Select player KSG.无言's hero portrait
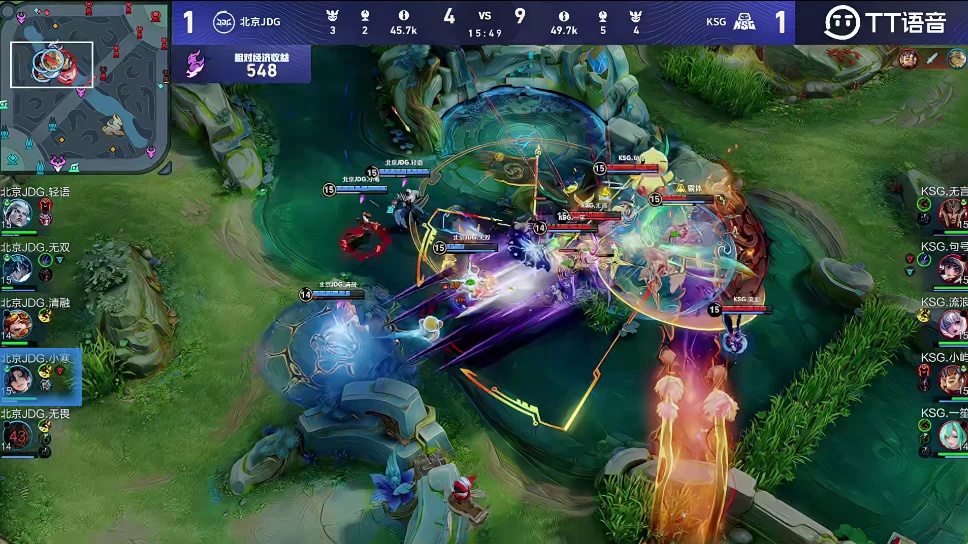Image resolution: width=968 pixels, height=544 pixels. click(x=951, y=213)
